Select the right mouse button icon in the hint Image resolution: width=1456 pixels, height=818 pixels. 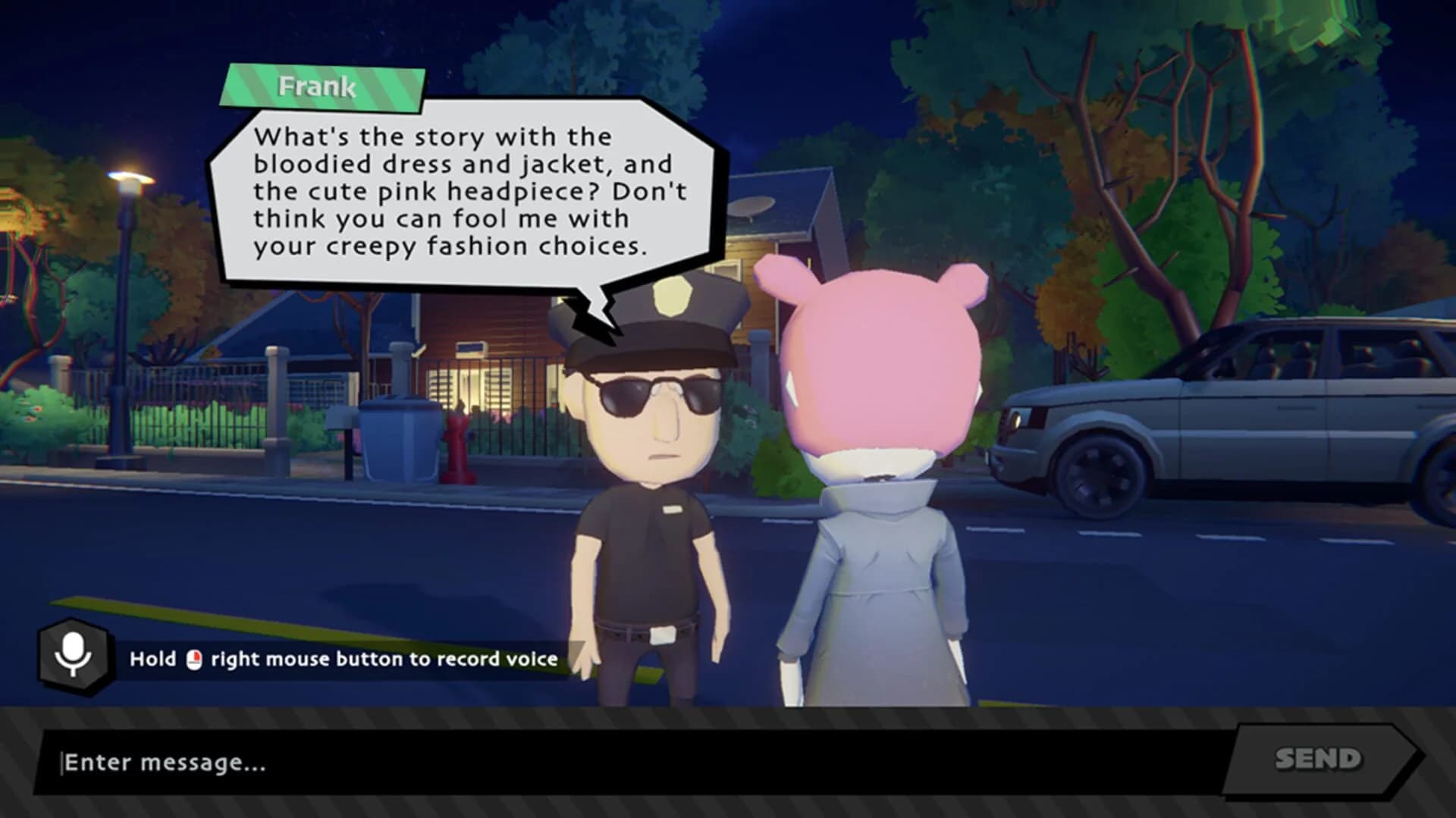click(196, 660)
